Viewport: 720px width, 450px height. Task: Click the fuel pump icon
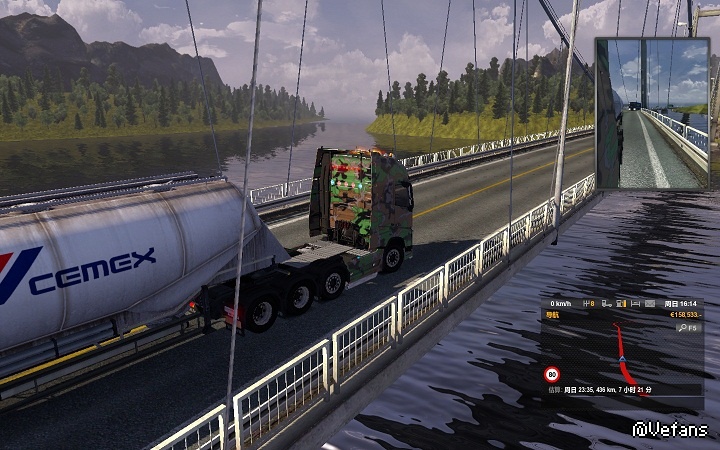[620, 304]
